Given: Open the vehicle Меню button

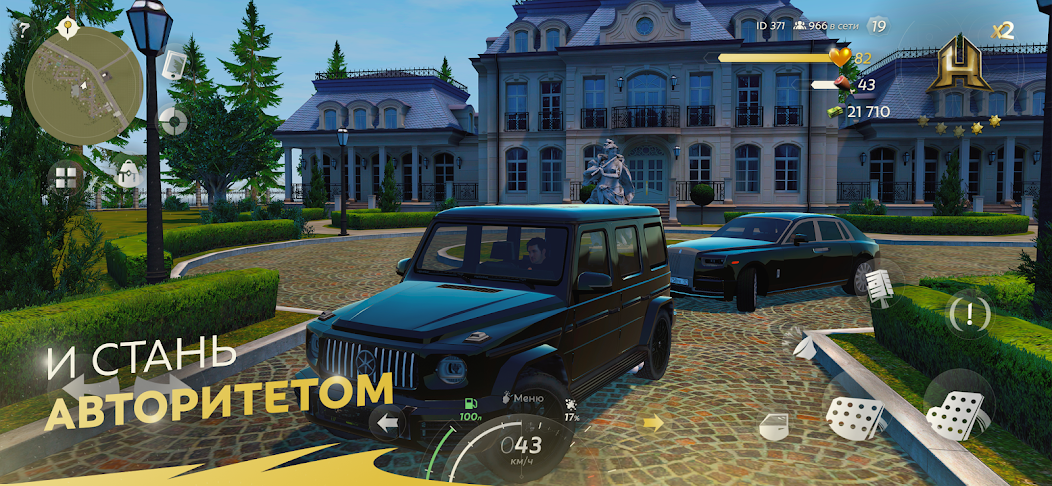Looking at the screenshot, I should coord(523,398).
